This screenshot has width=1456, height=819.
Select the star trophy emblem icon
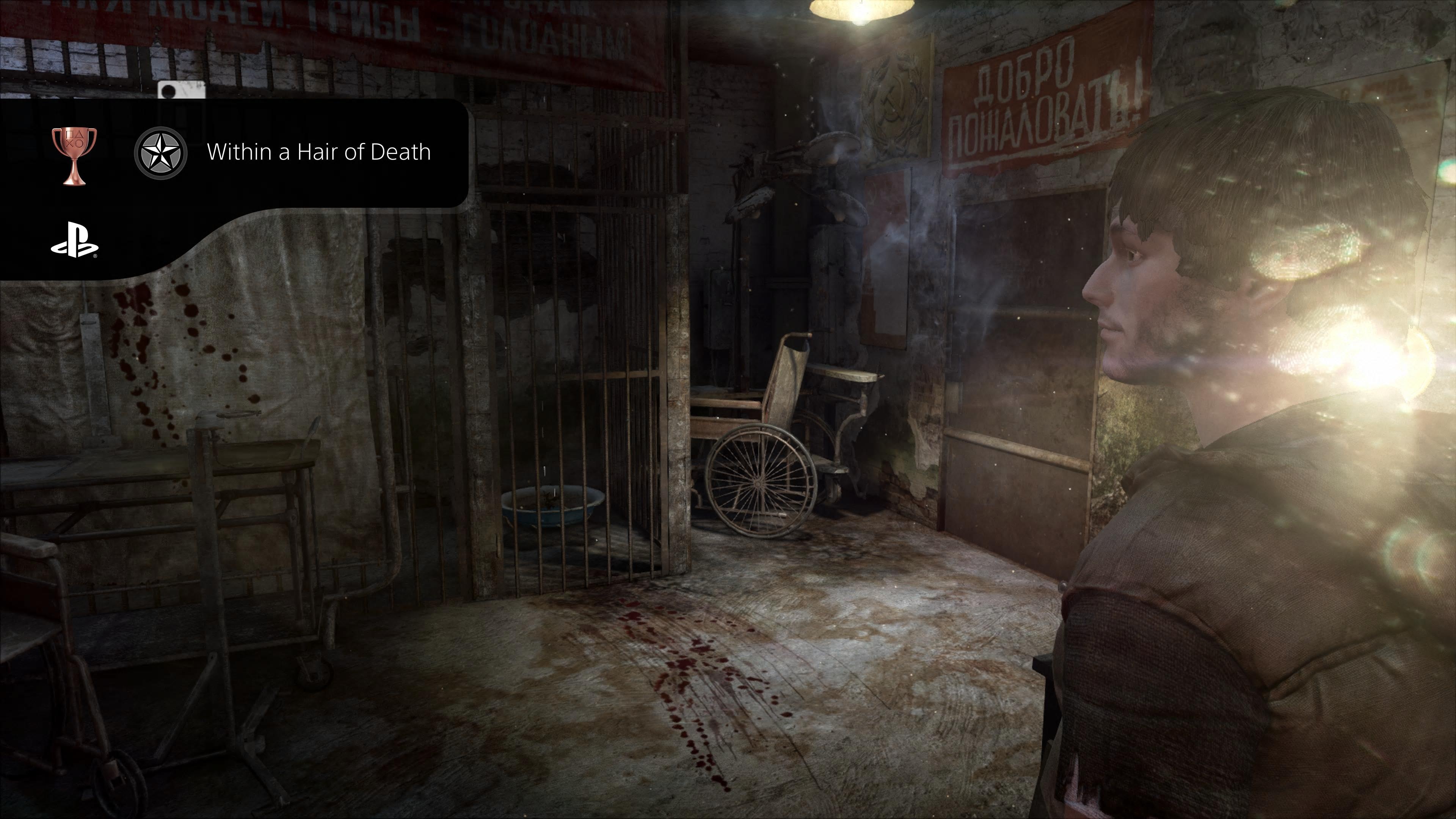pyautogui.click(x=160, y=152)
